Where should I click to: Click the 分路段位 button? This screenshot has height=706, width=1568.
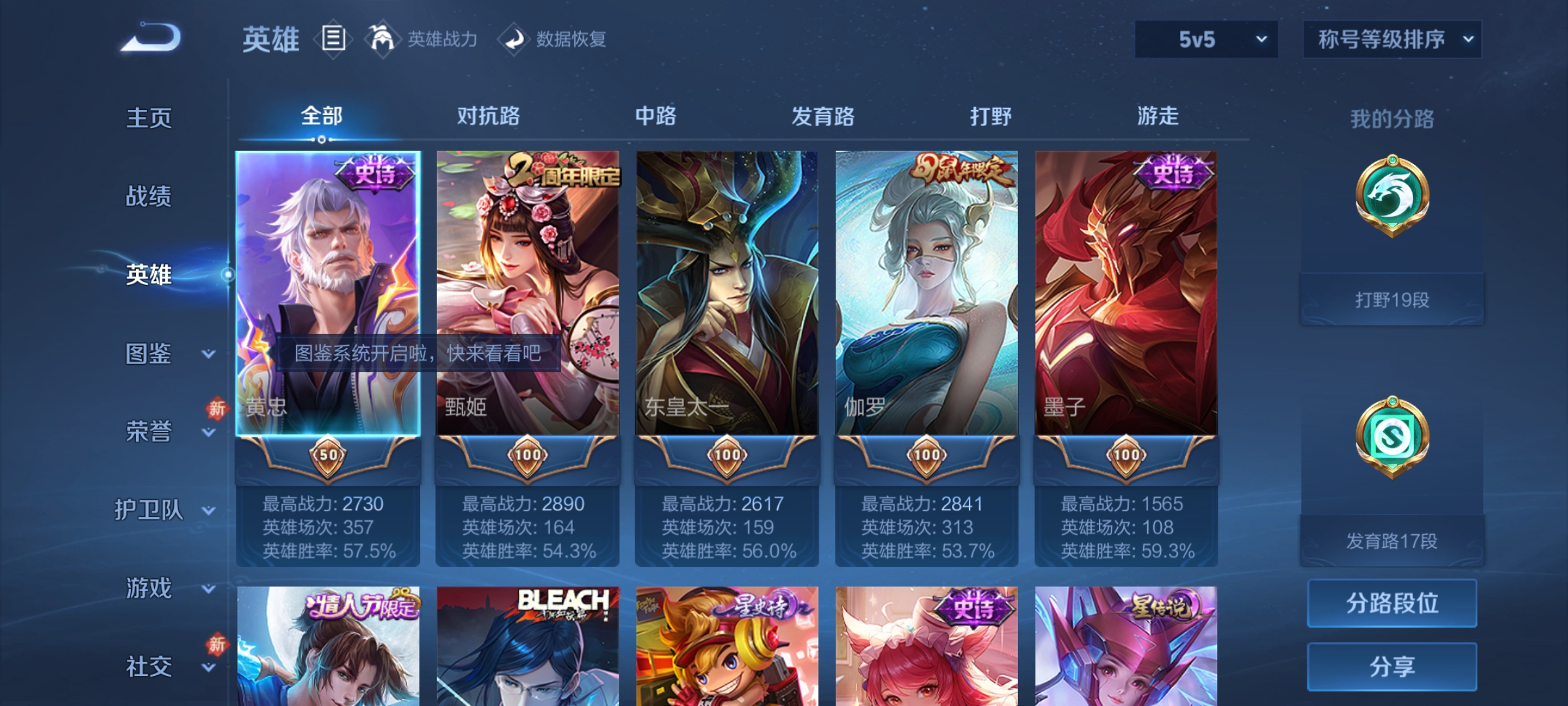(x=1392, y=603)
